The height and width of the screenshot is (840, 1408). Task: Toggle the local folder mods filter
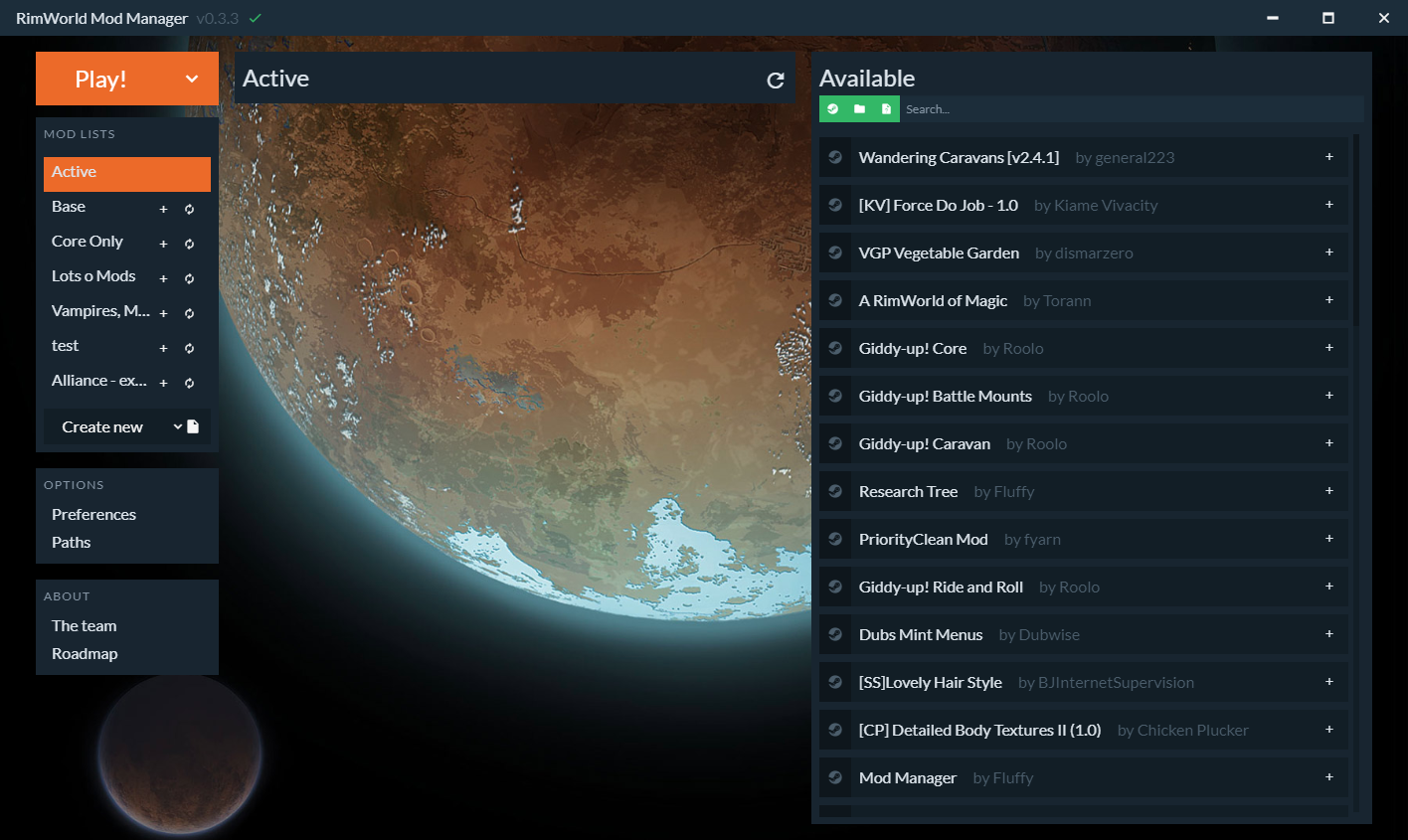[x=858, y=108]
